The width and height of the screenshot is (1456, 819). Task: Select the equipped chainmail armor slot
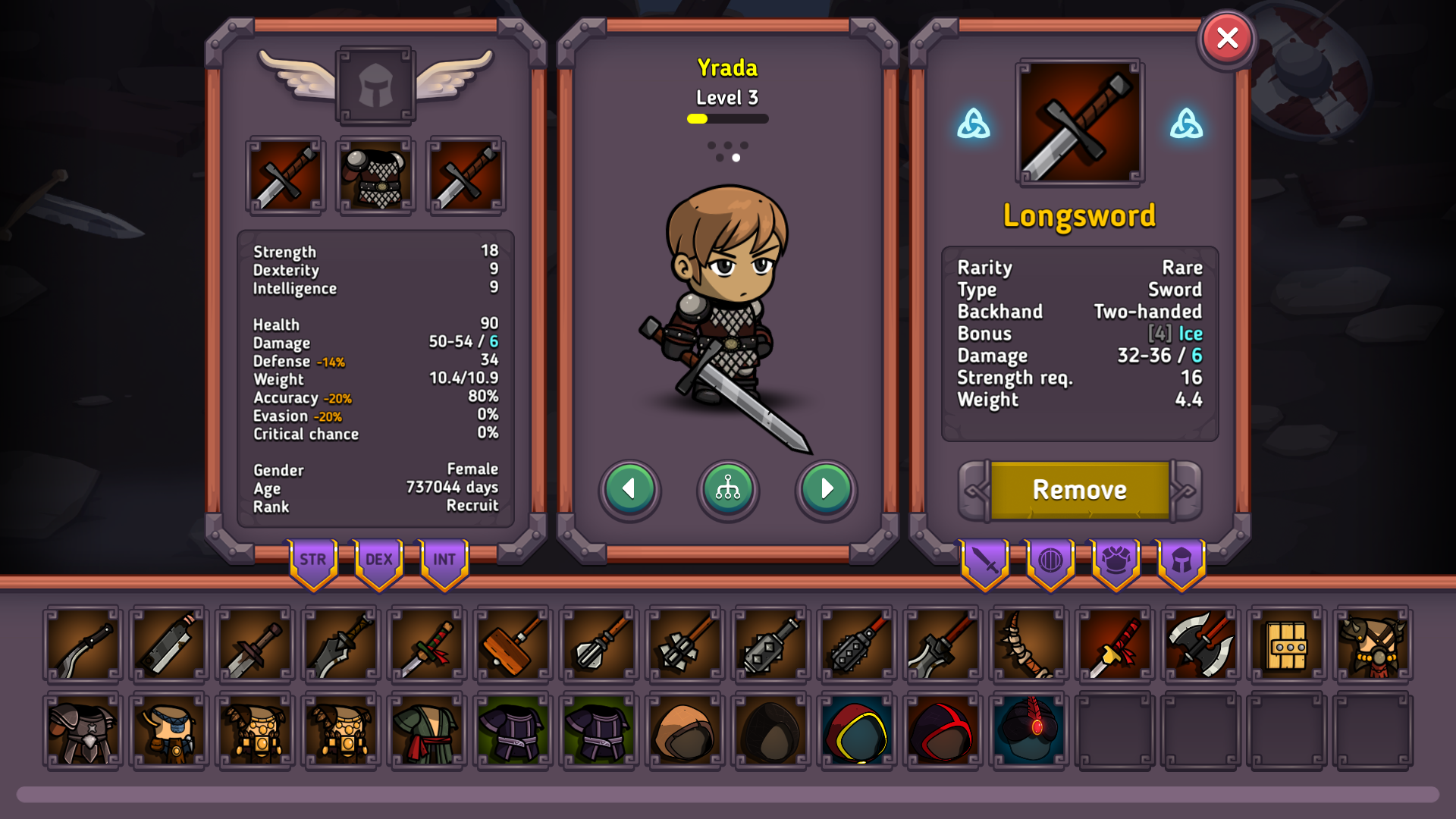(375, 176)
